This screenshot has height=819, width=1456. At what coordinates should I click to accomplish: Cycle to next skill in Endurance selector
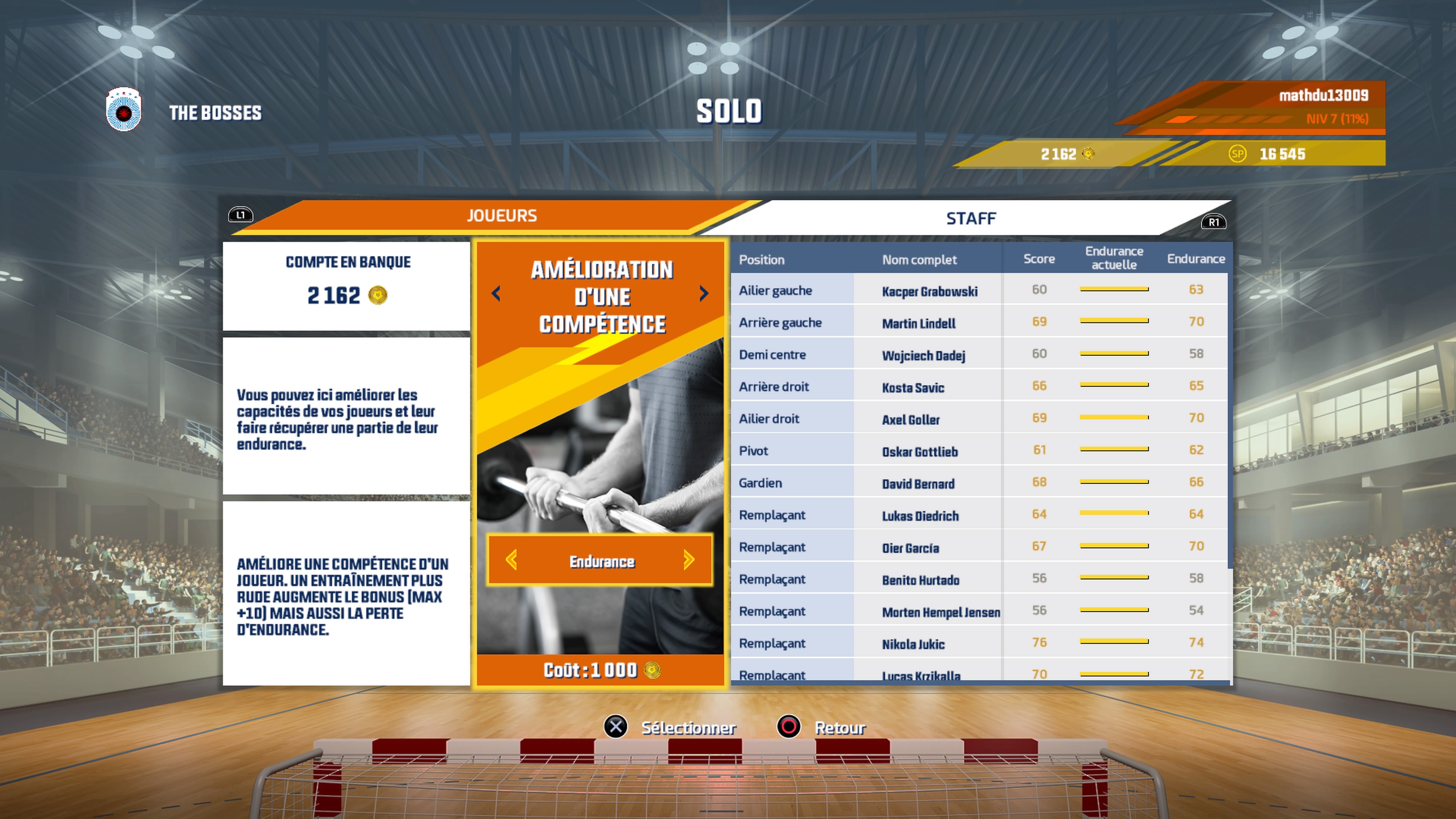tap(689, 561)
